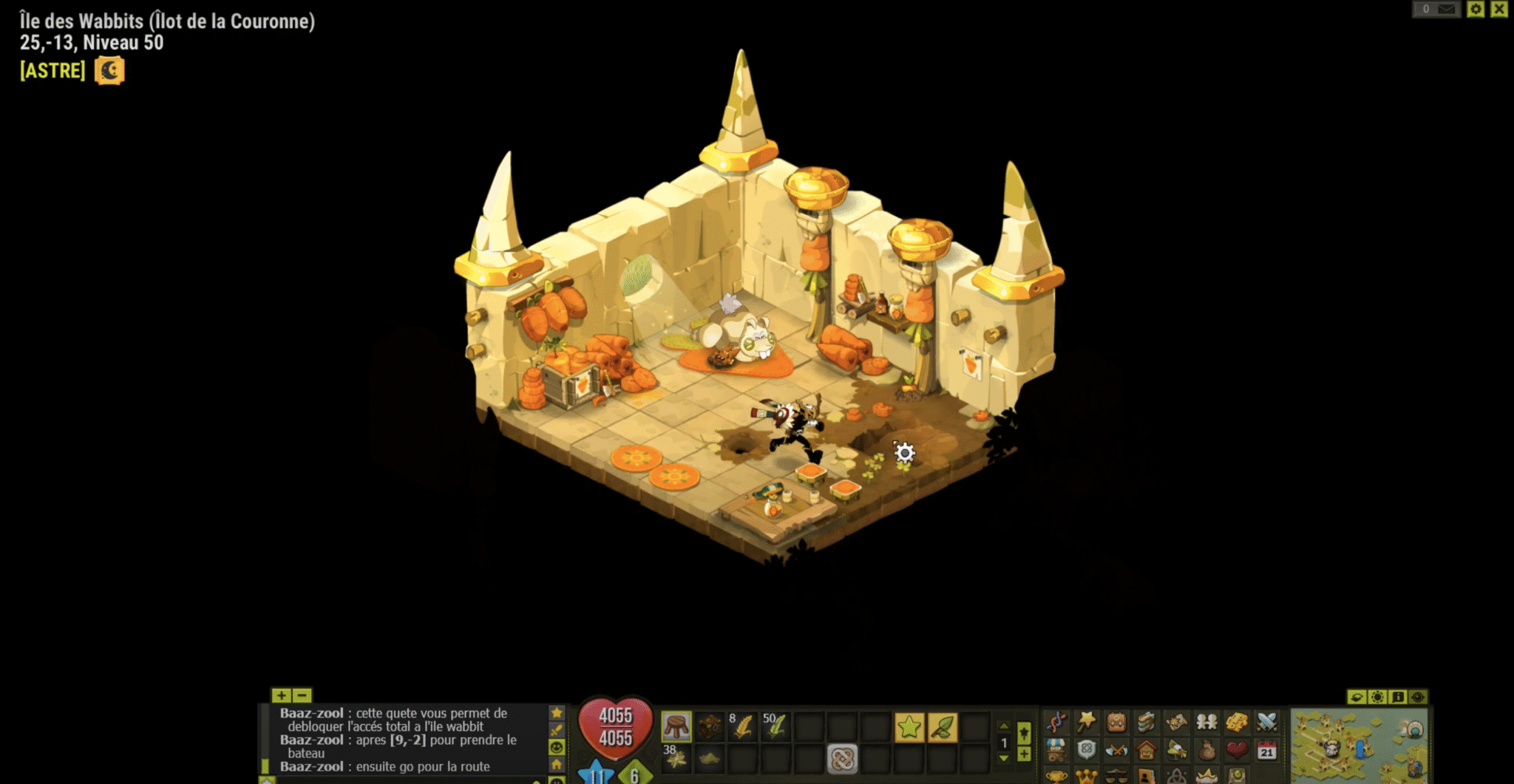Open the spellbook wand icon
The height and width of the screenshot is (784, 1514).
click(x=1085, y=723)
